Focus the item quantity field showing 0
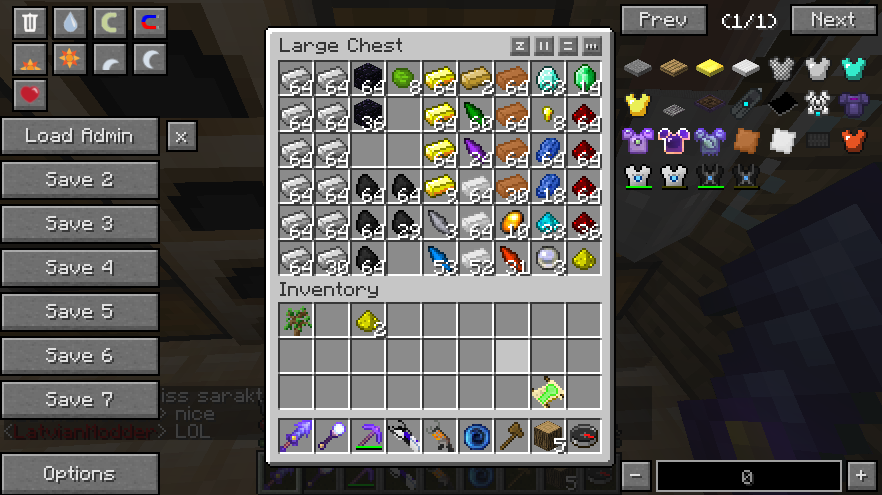Screen dimensions: 882x495 (747, 477)
